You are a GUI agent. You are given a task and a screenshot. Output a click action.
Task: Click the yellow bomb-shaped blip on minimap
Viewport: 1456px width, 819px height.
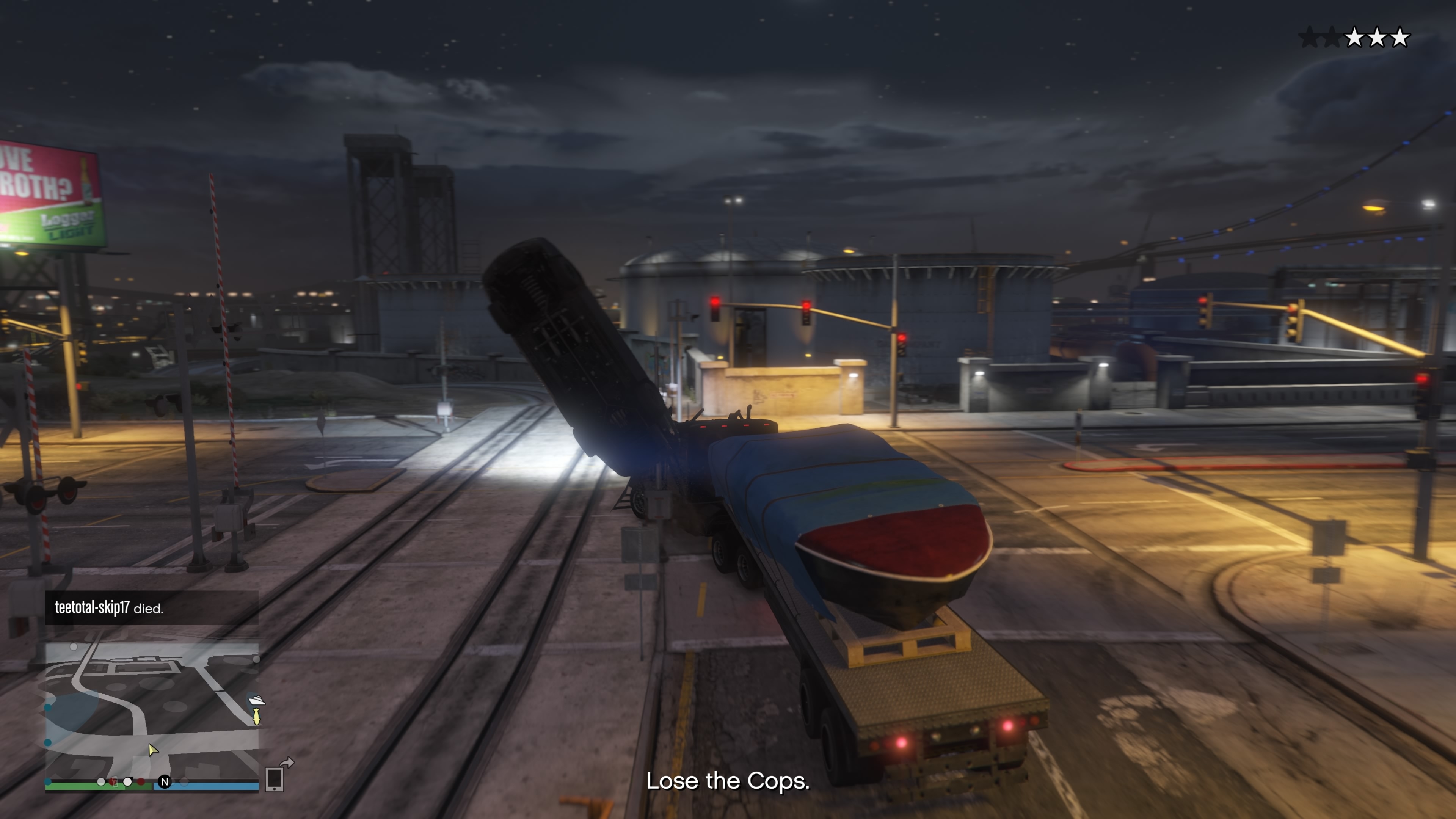pos(257,717)
